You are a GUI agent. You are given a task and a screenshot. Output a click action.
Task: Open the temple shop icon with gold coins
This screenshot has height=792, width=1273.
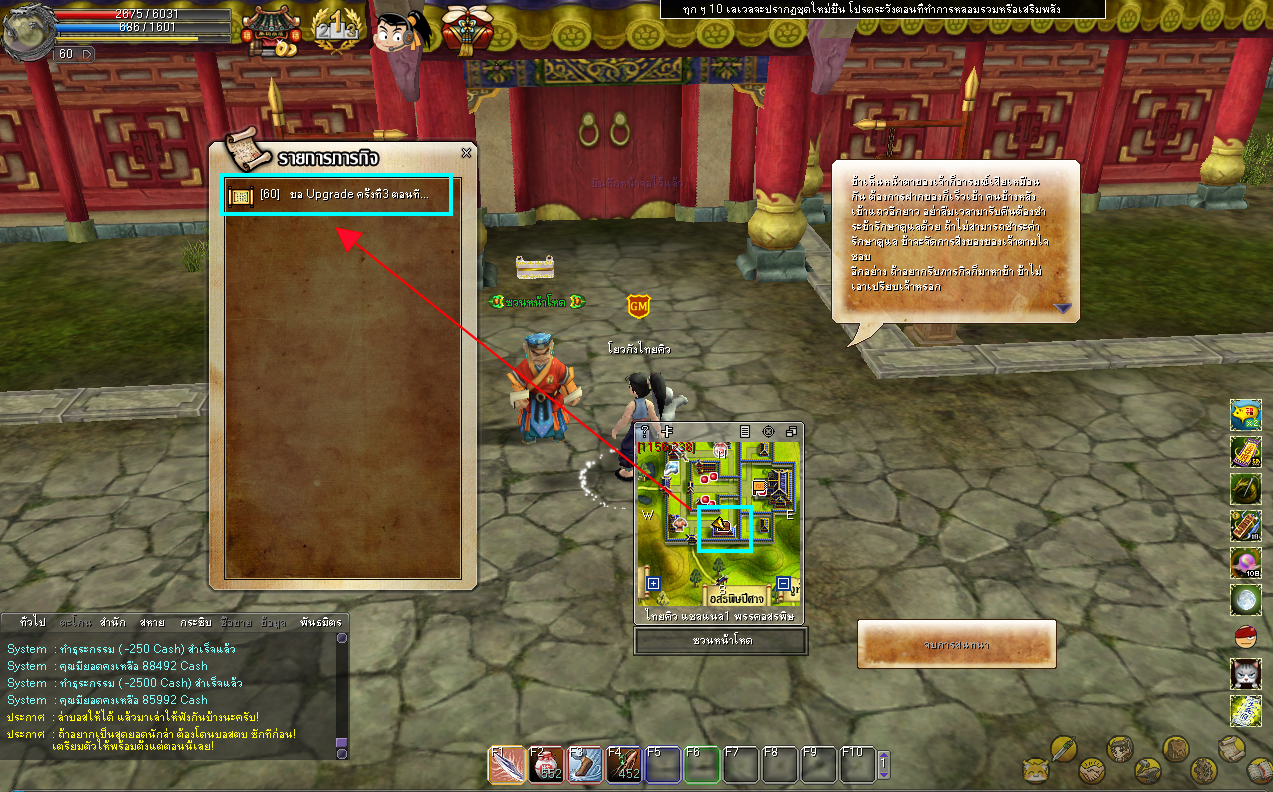point(270,31)
